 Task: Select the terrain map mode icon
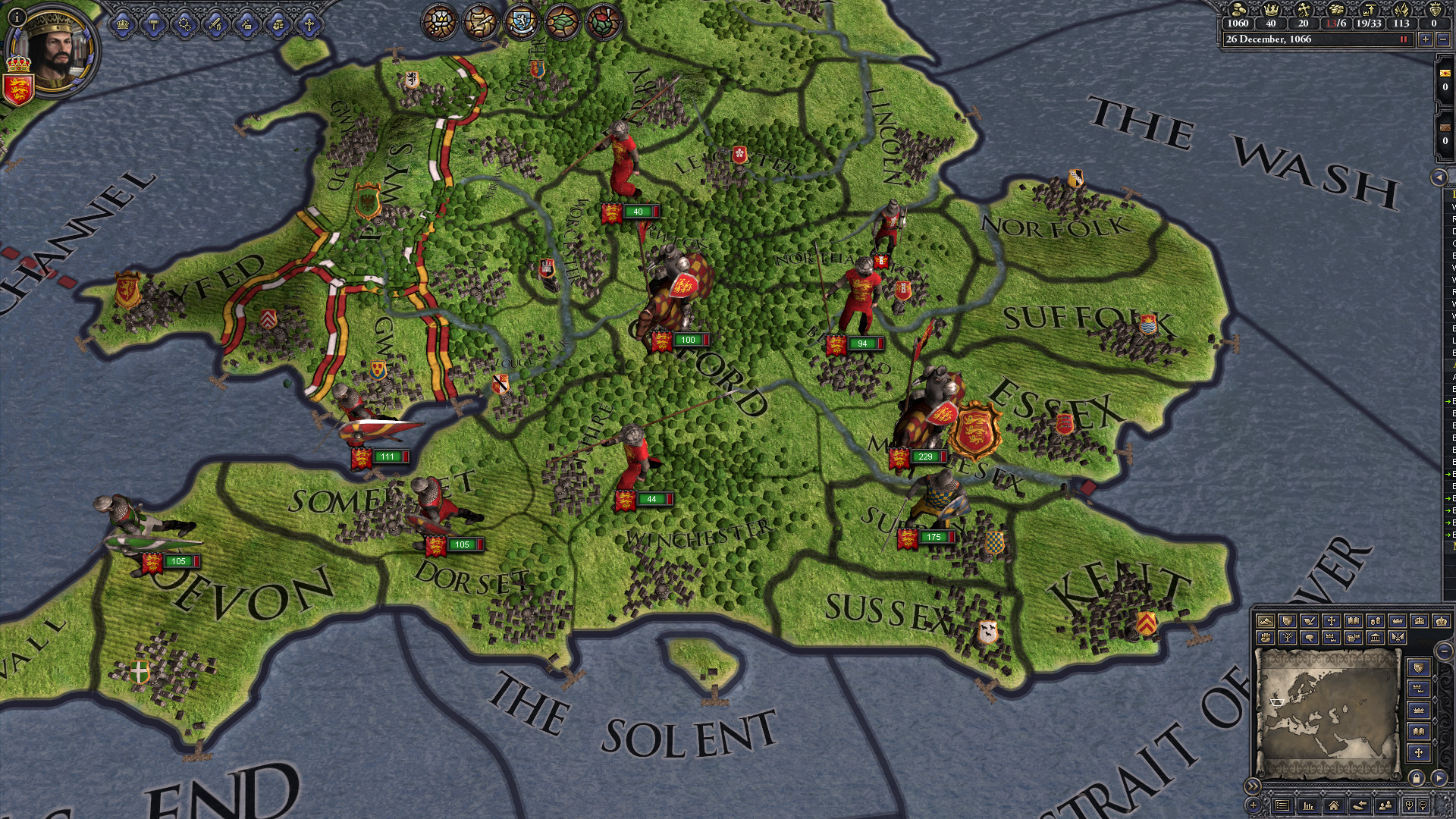click(x=1266, y=622)
